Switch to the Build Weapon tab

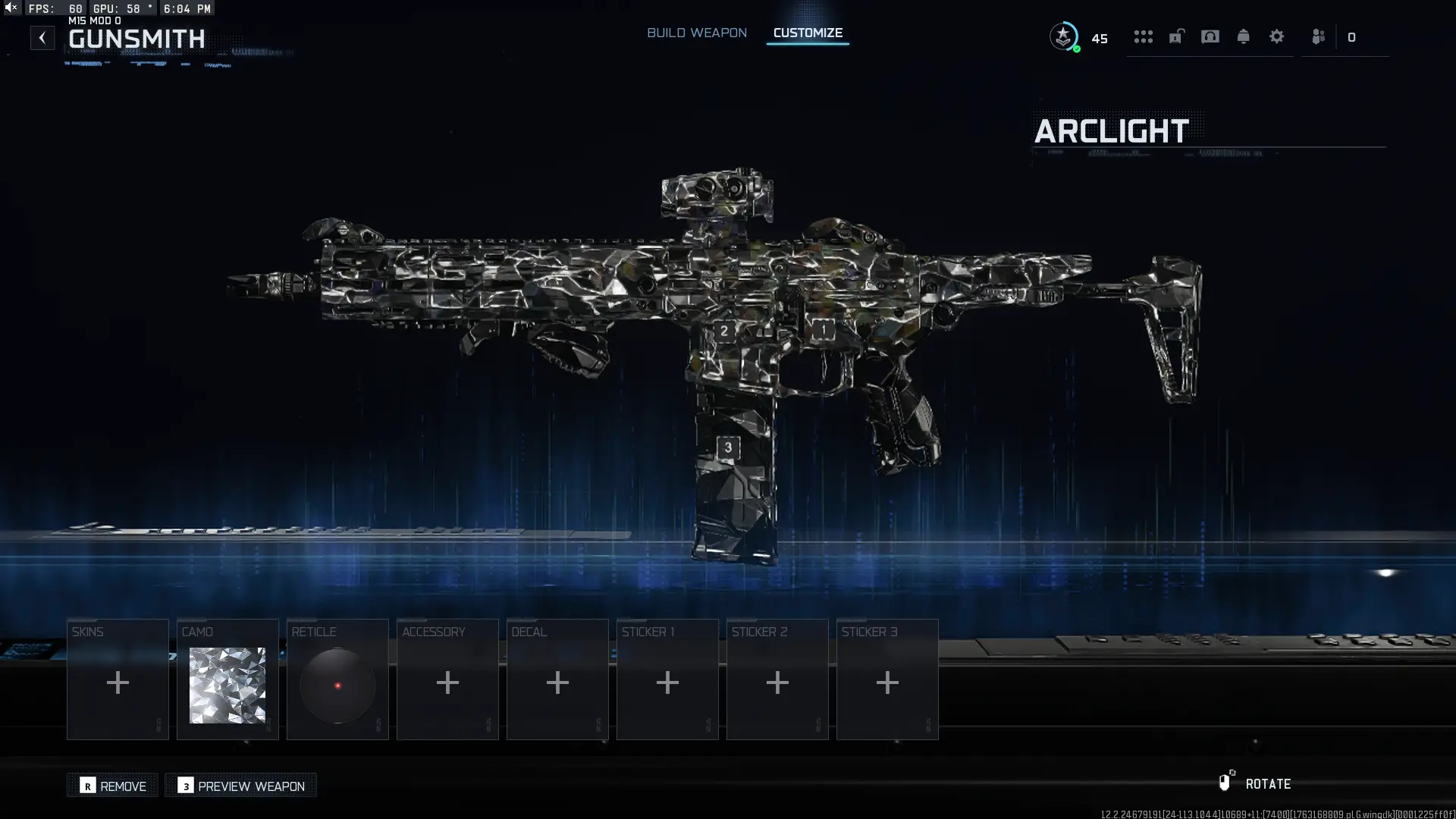(696, 33)
